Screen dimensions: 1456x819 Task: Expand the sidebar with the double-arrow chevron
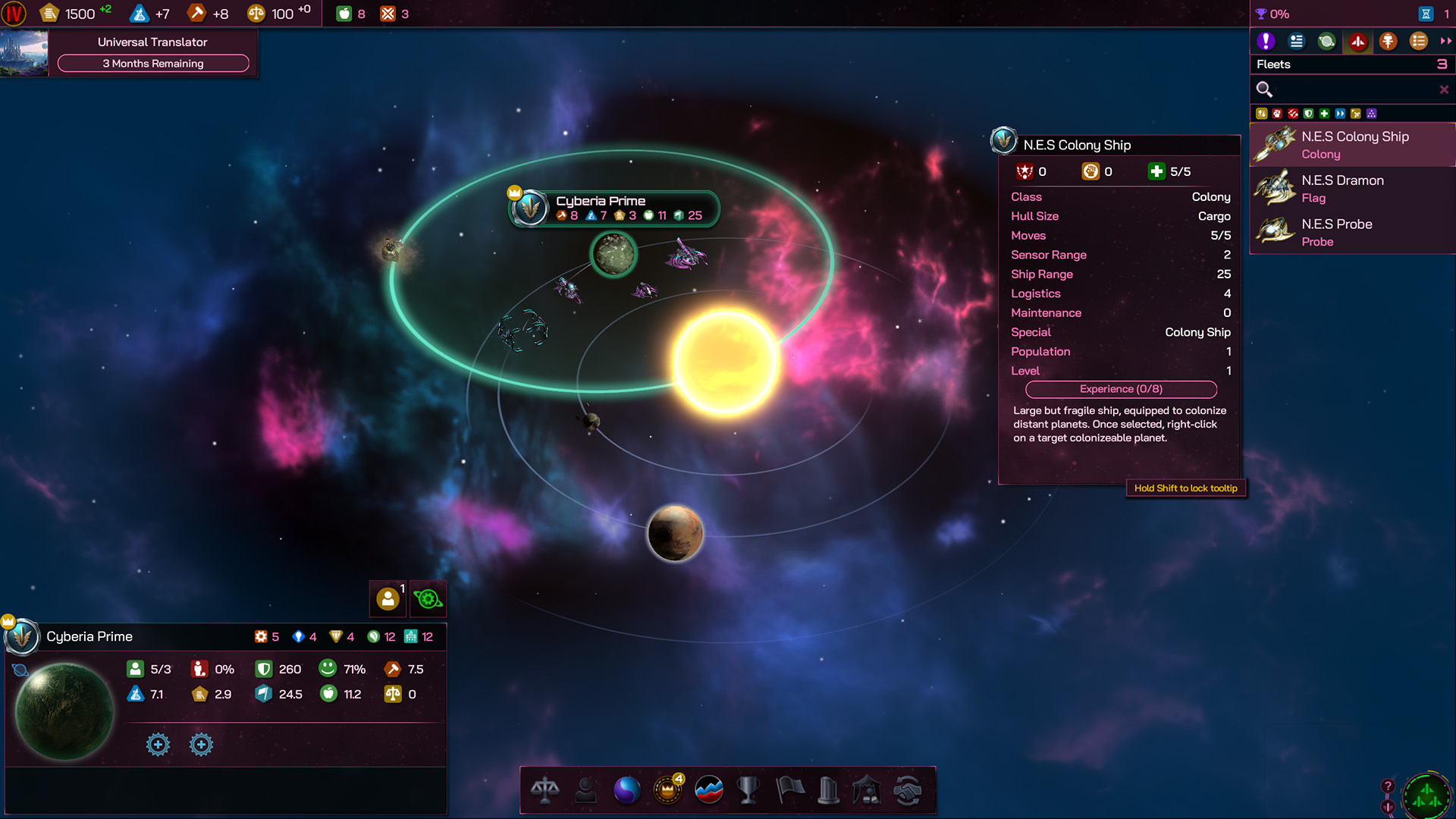[x=1445, y=42]
